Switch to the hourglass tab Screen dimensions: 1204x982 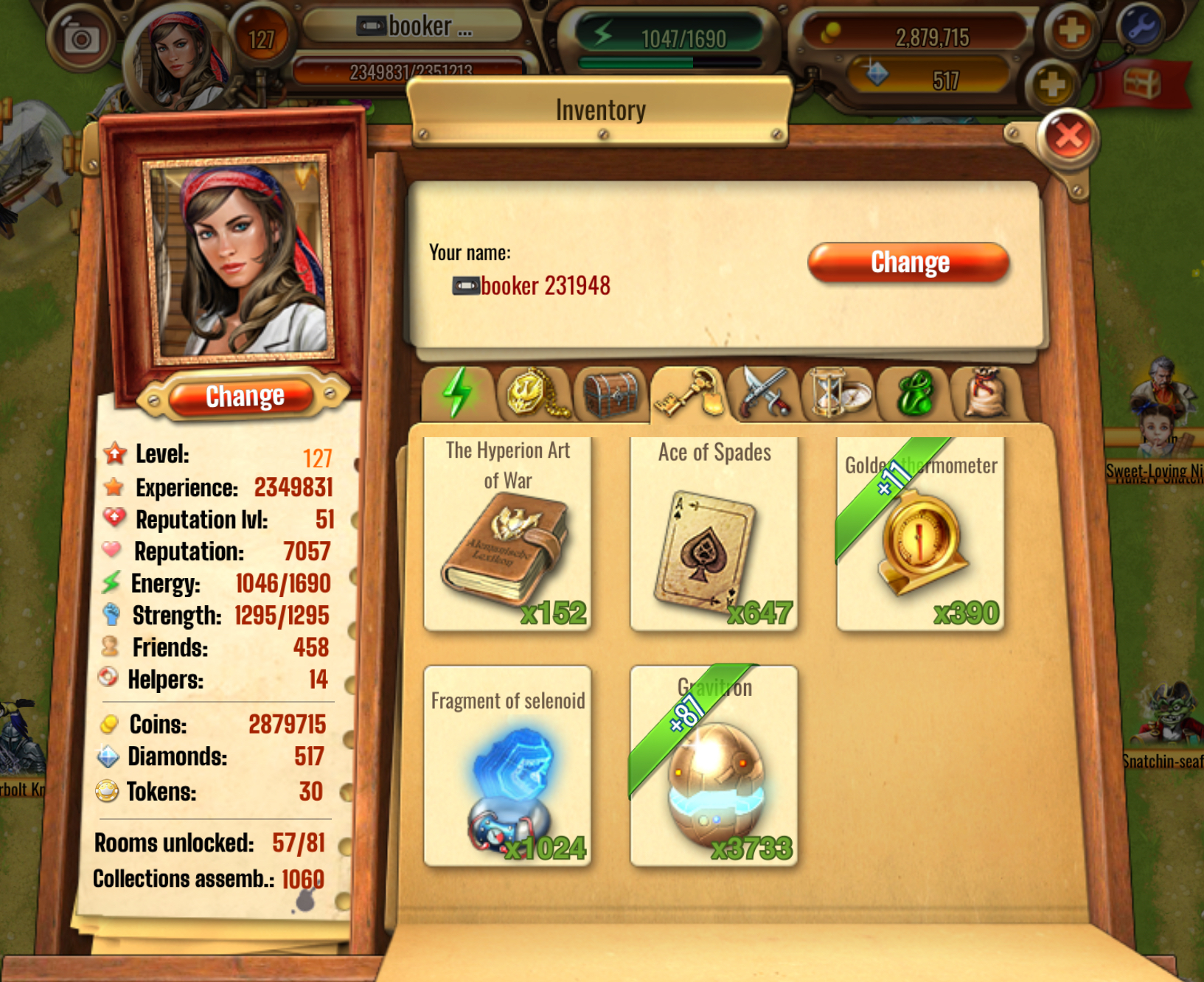[x=839, y=392]
